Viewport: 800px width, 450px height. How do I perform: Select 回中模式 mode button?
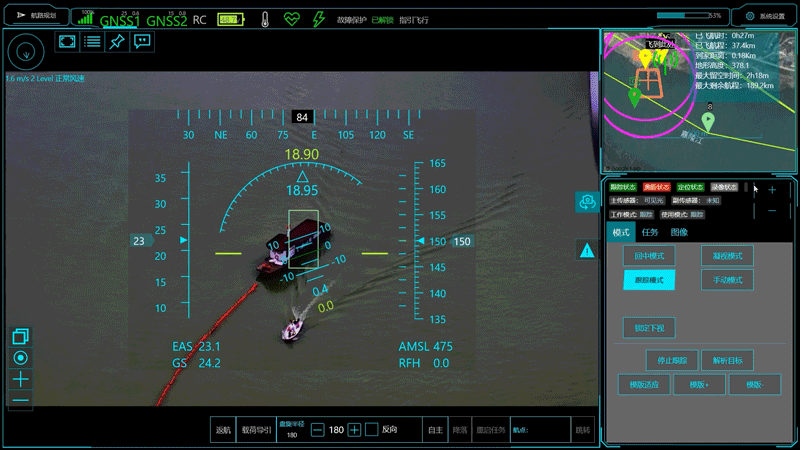649,256
